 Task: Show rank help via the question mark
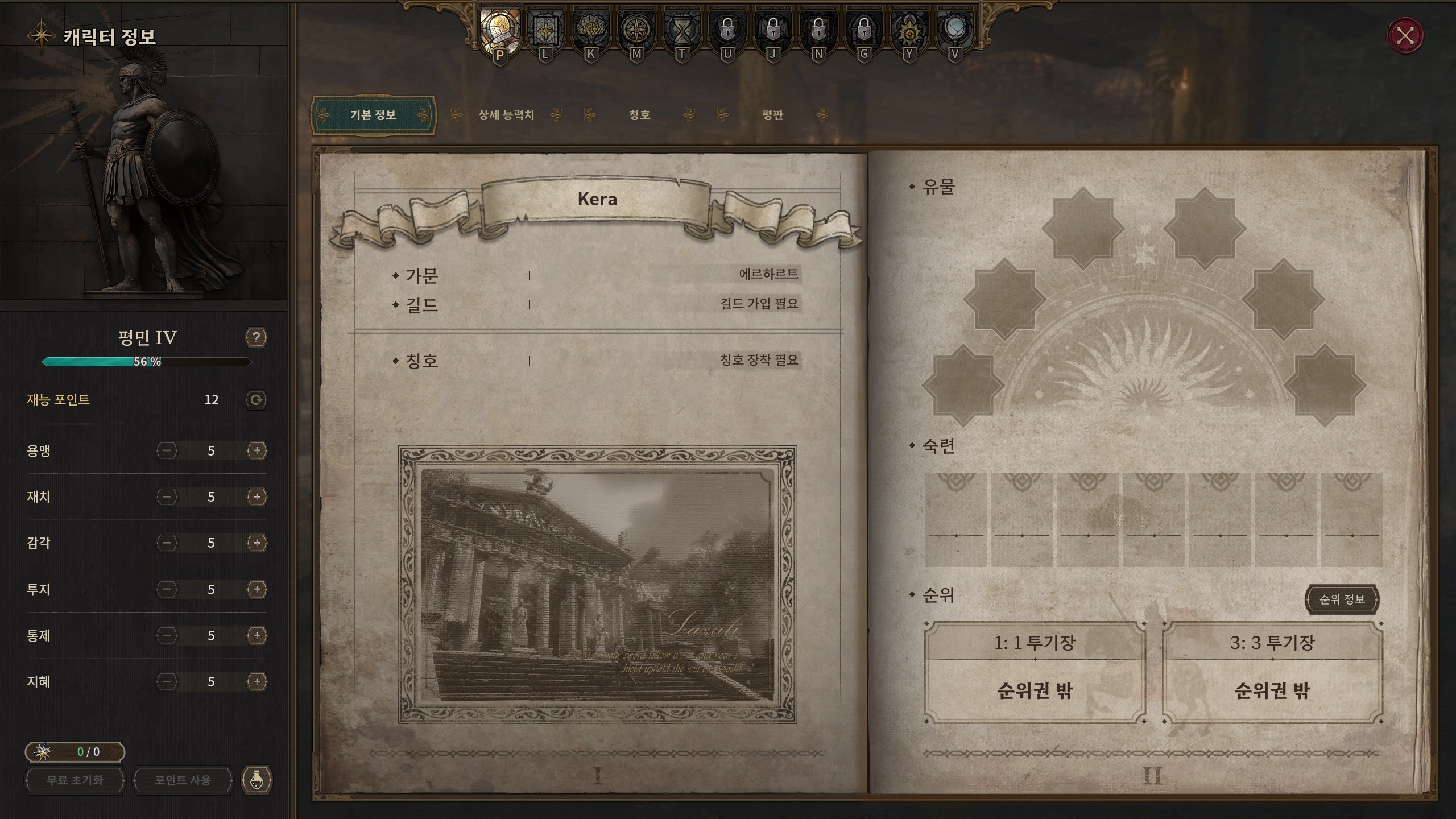(x=256, y=338)
